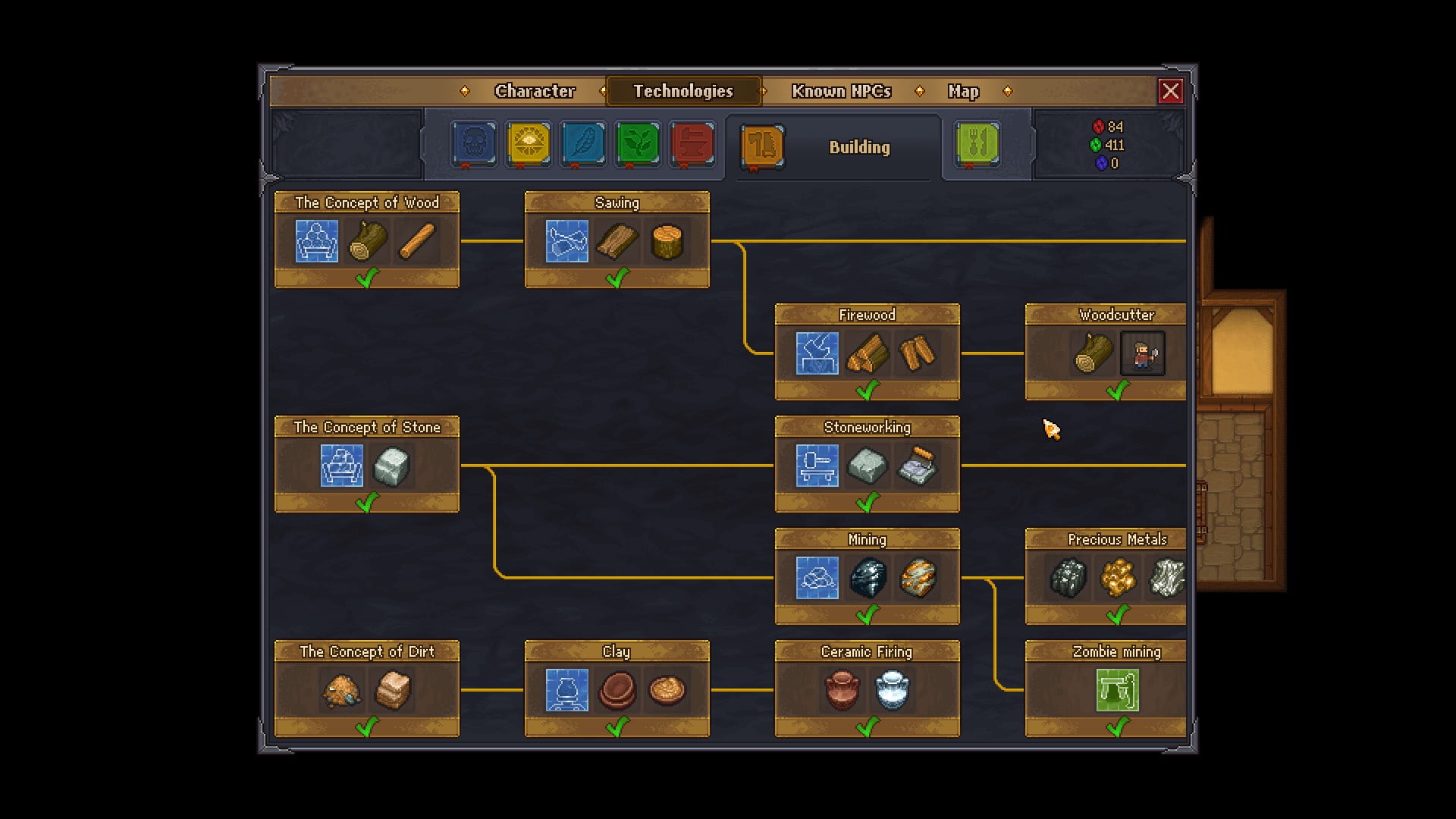This screenshot has width=1456, height=819.
Task: Close the technologies window
Action: click(1170, 91)
